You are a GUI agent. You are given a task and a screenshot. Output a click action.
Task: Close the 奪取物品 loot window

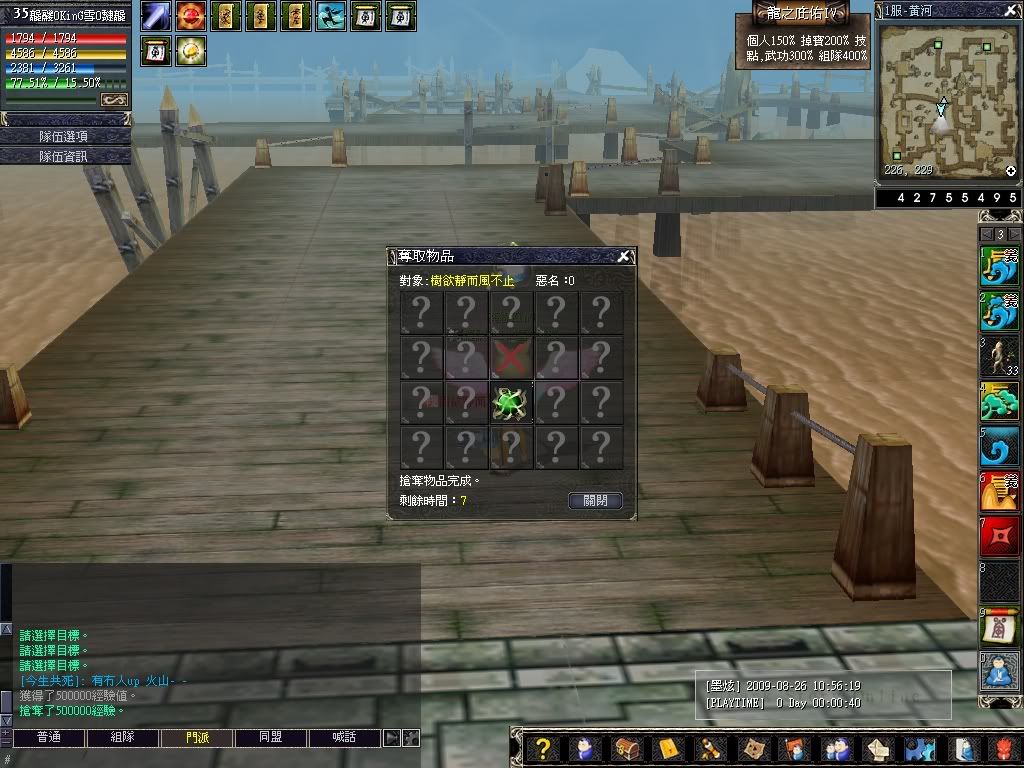coord(624,256)
